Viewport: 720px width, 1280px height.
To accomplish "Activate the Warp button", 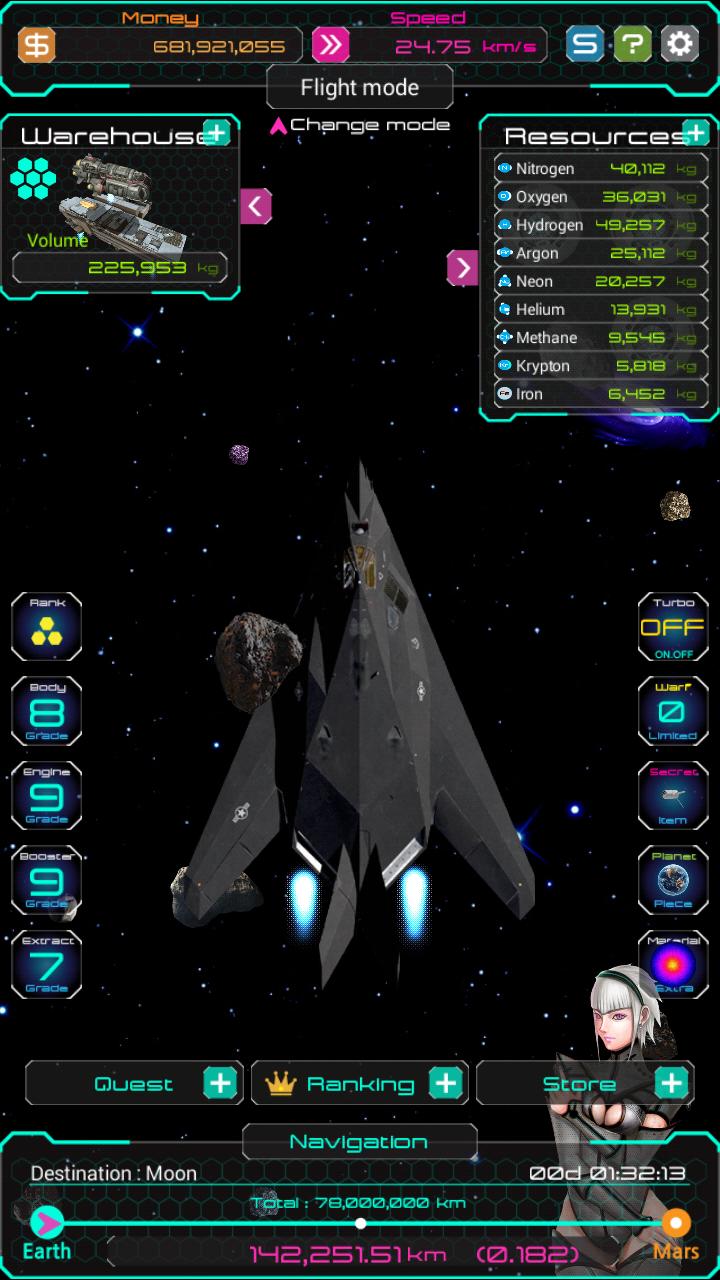I will point(673,711).
